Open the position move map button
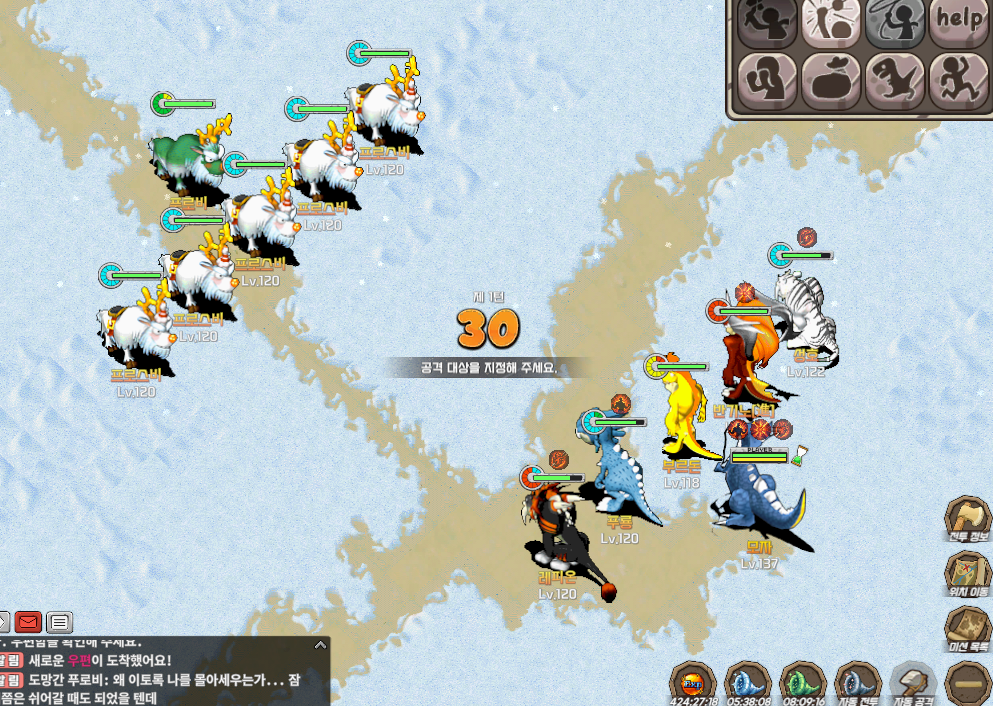The height and width of the screenshot is (706, 993). tap(967, 575)
